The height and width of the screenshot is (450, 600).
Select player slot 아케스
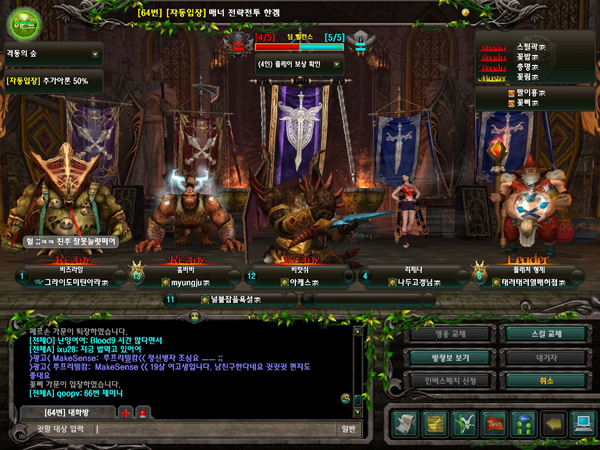283,283
